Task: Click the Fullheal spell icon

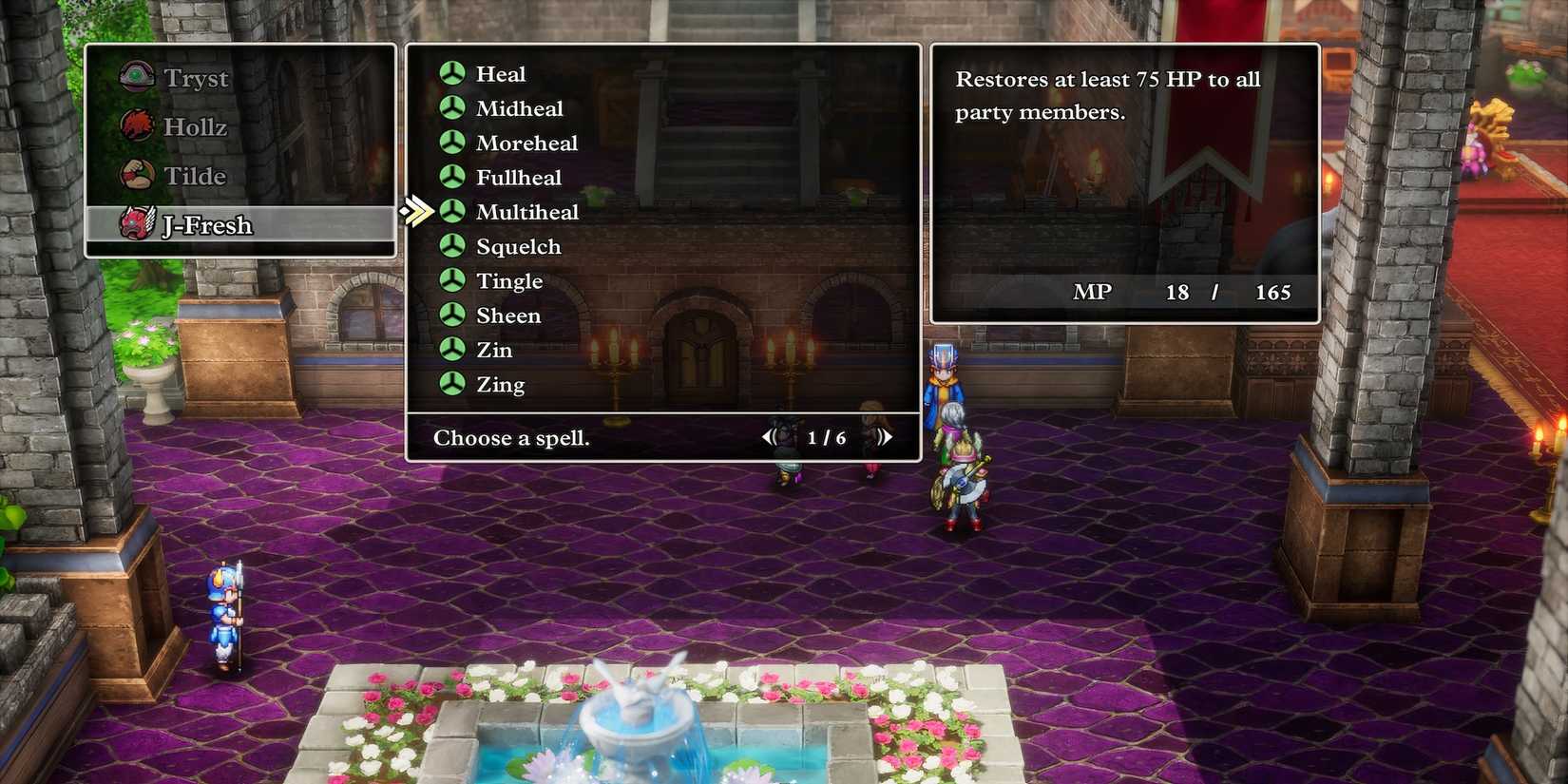Action: 450,177
